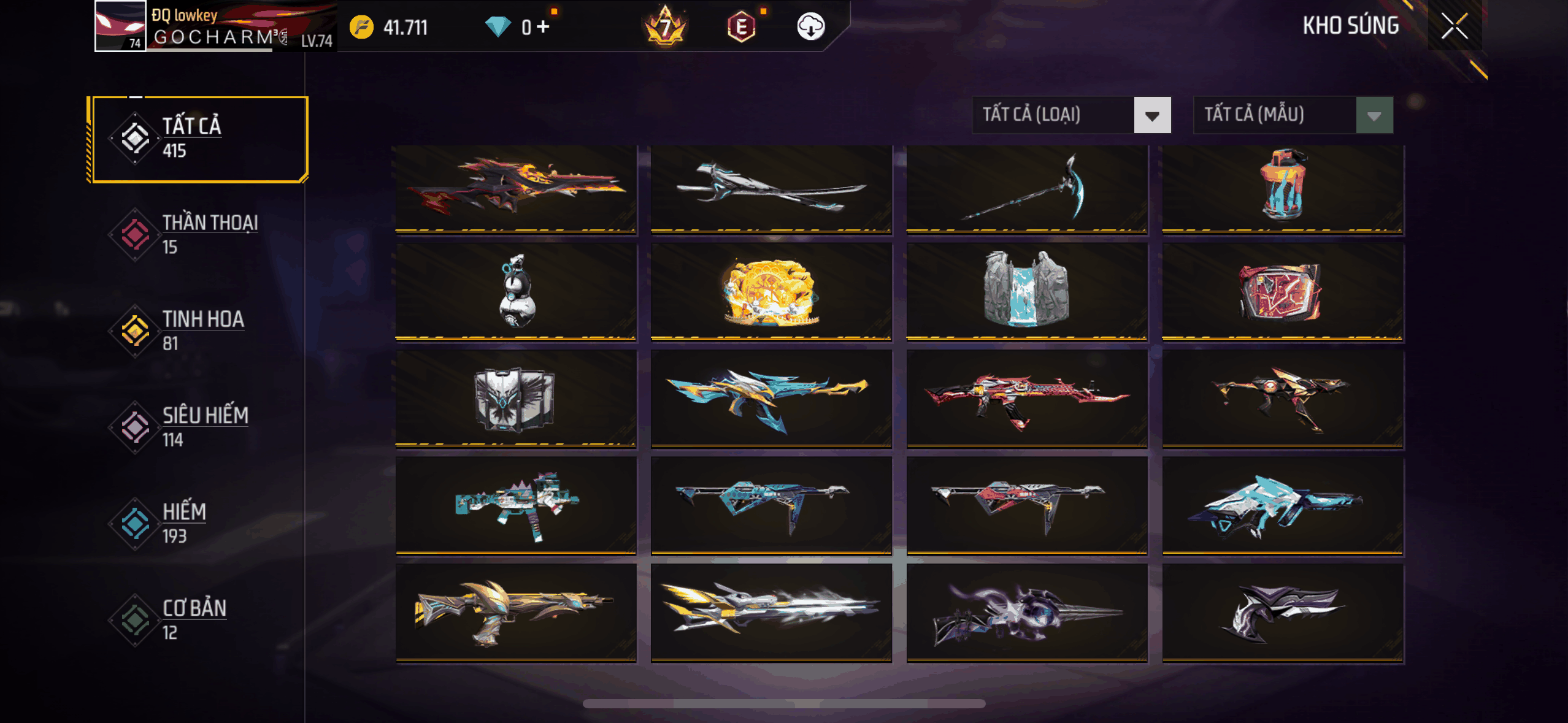Choose the Cơ Bản category
Image resolution: width=1568 pixels, height=723 pixels.
pos(199,619)
